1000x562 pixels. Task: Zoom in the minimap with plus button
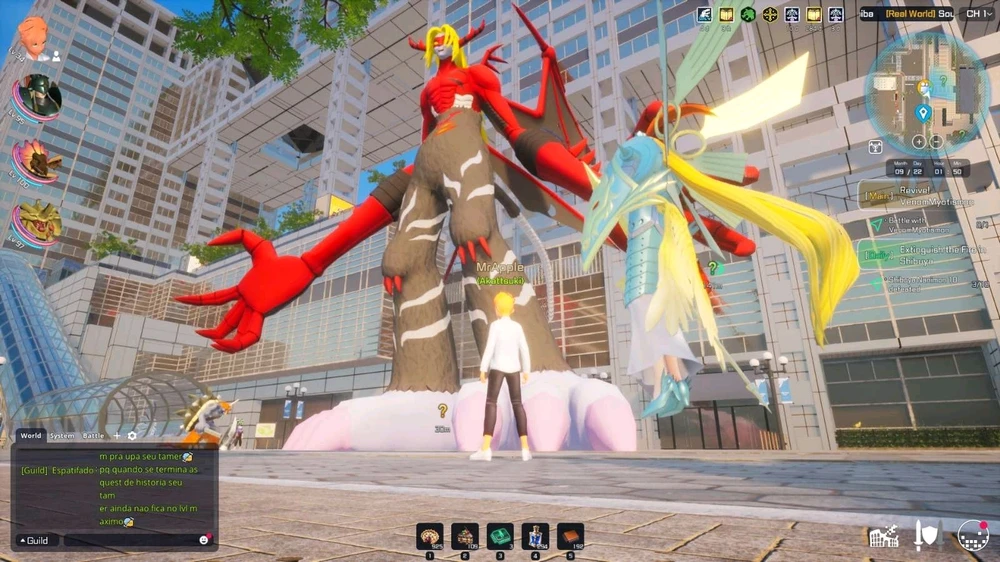click(919, 141)
